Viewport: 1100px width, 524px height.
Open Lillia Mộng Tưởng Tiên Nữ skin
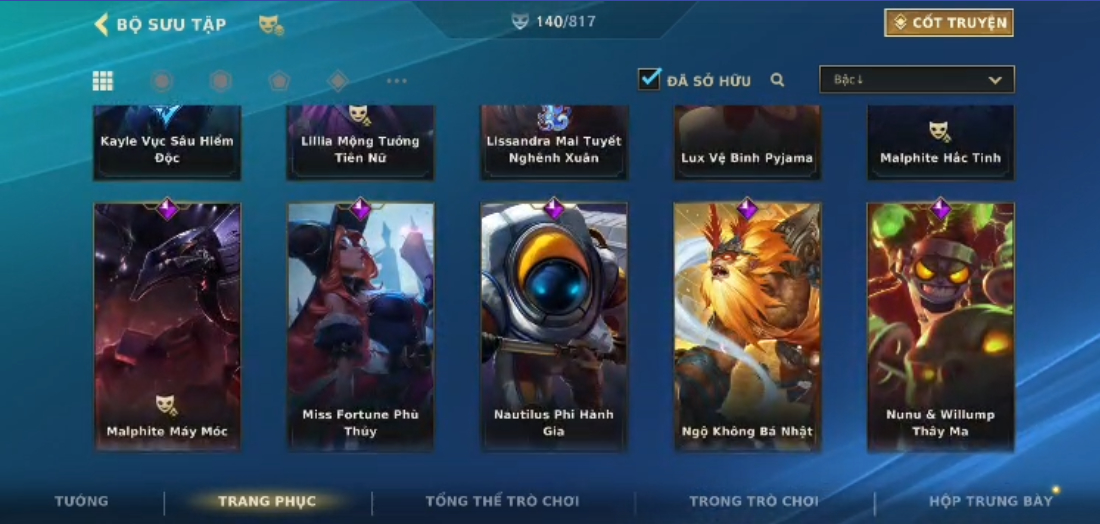click(x=360, y=143)
